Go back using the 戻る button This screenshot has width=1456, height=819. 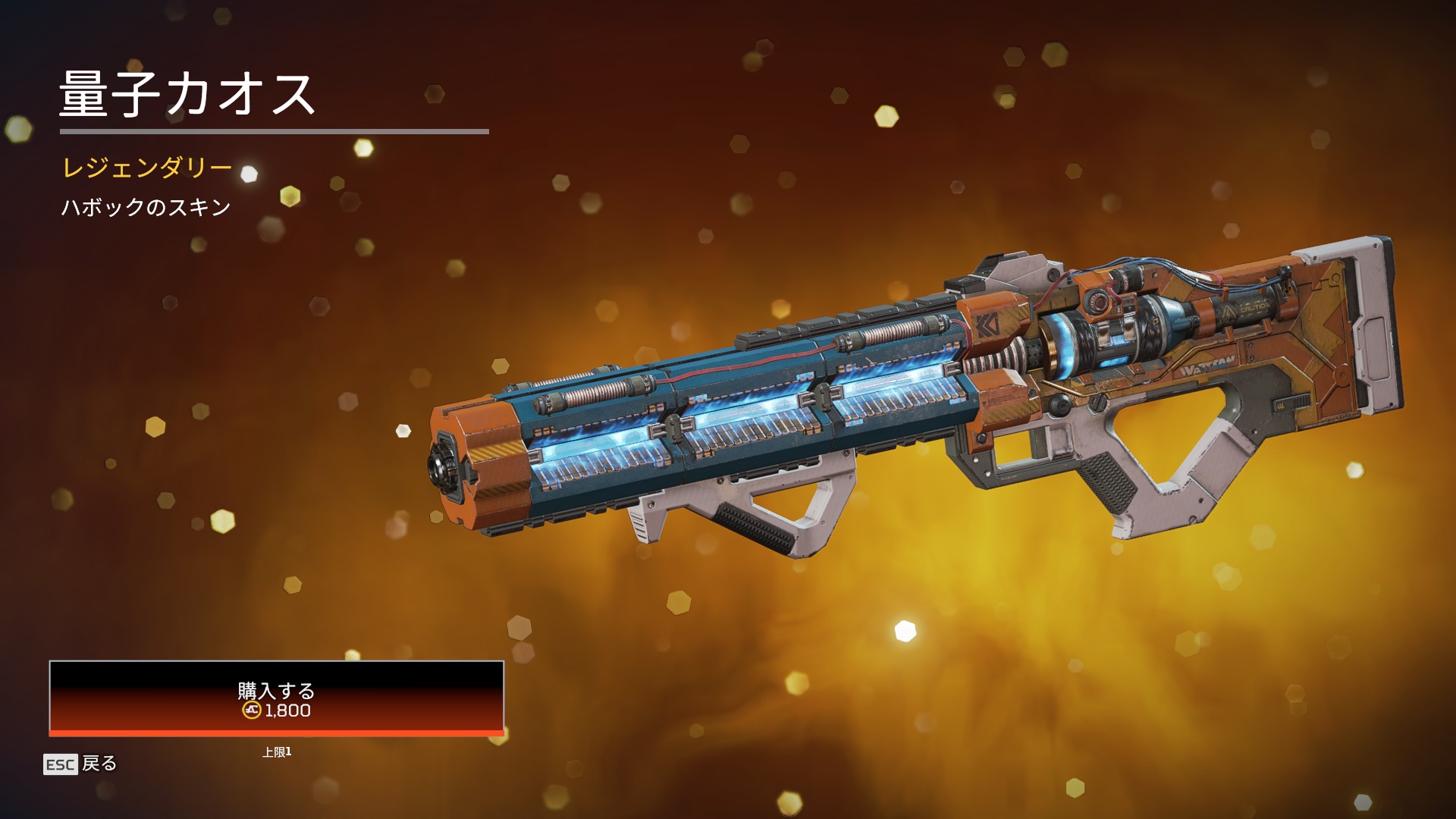coord(81,764)
